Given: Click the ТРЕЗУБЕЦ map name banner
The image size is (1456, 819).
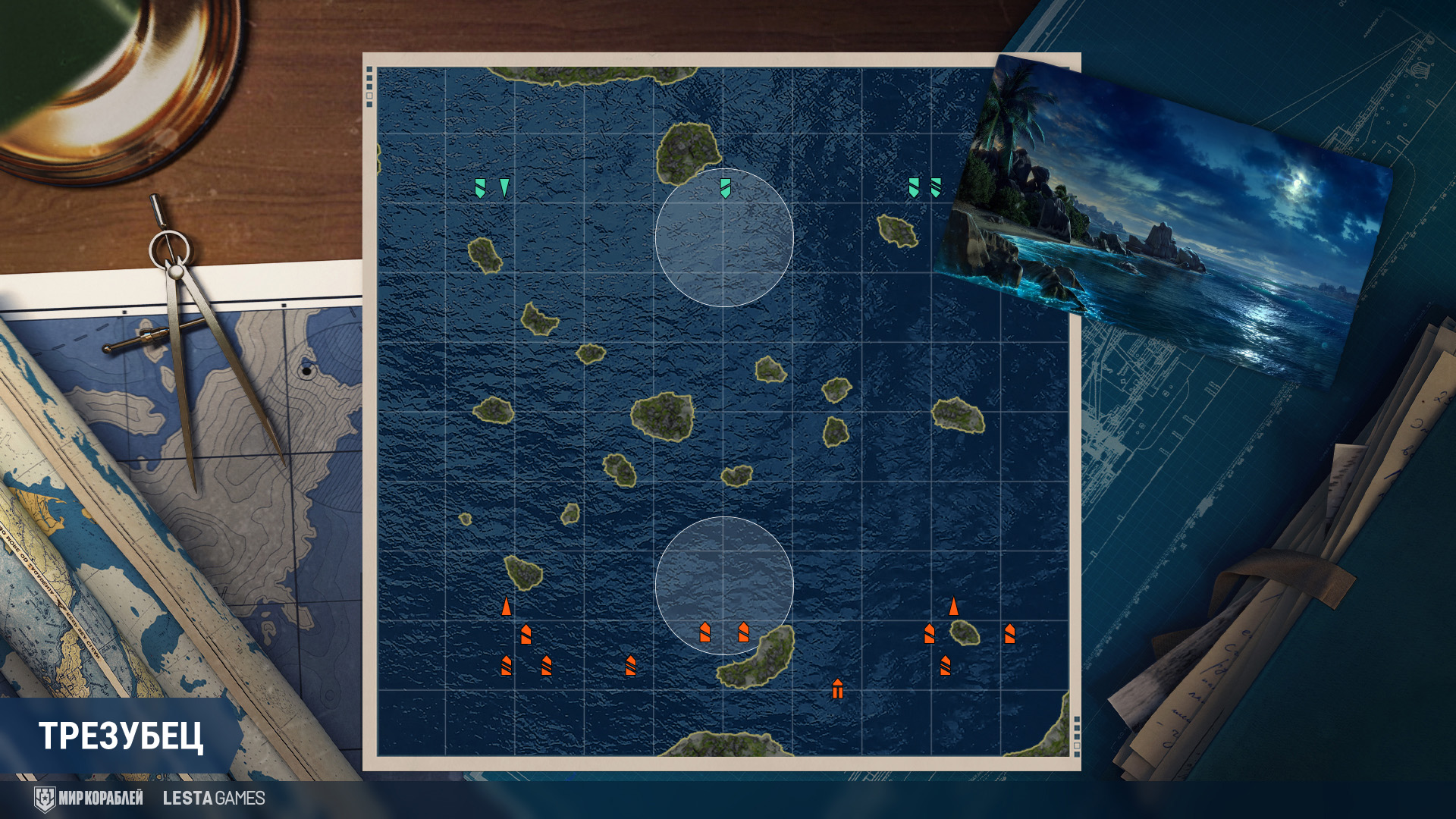Looking at the screenshot, I should click(121, 736).
